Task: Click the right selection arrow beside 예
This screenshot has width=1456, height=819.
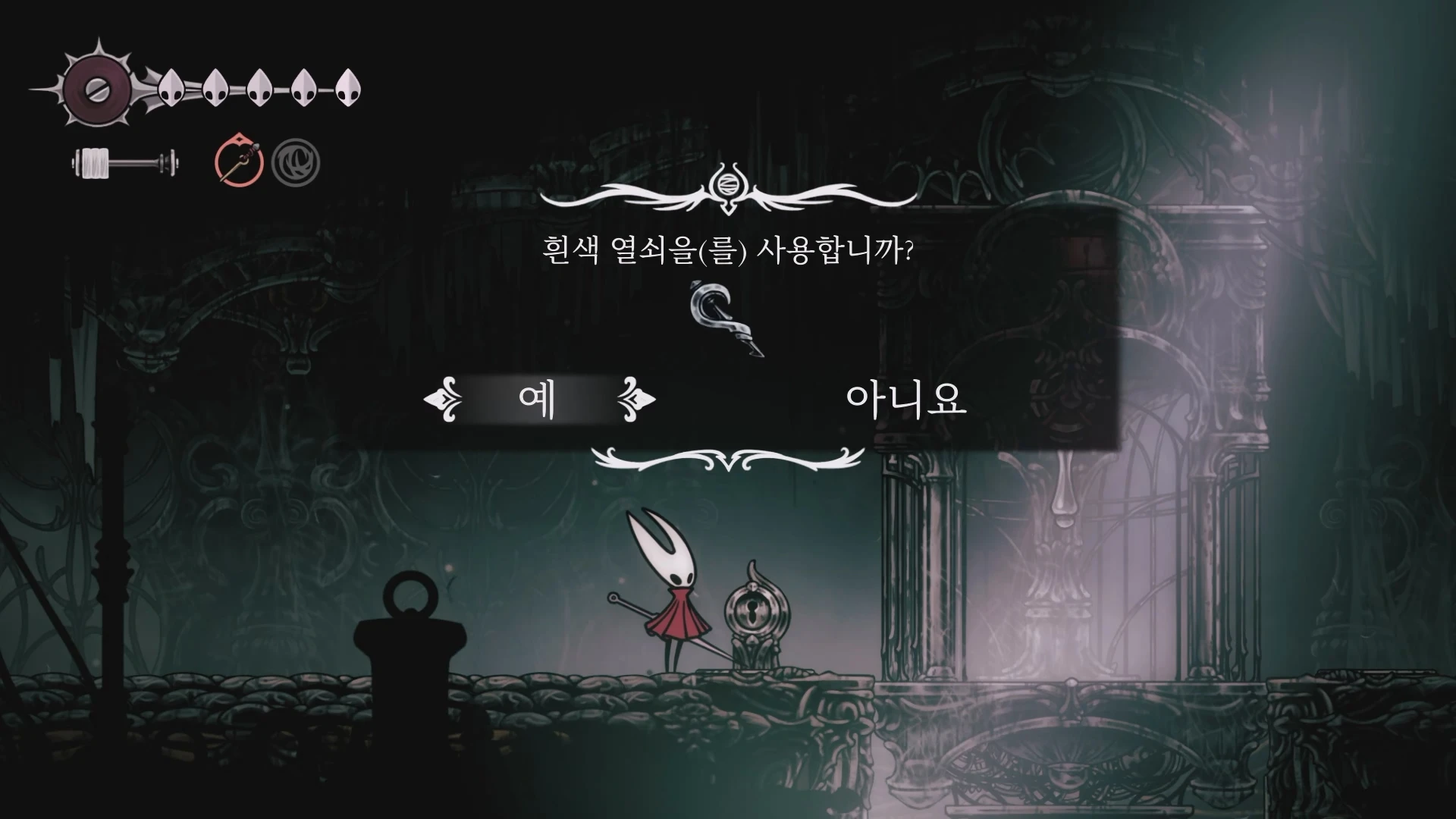Action: (637, 400)
